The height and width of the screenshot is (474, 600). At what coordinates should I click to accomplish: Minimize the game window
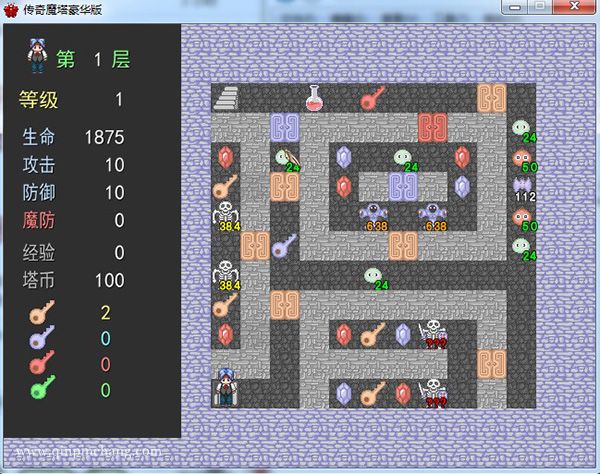point(516,7)
